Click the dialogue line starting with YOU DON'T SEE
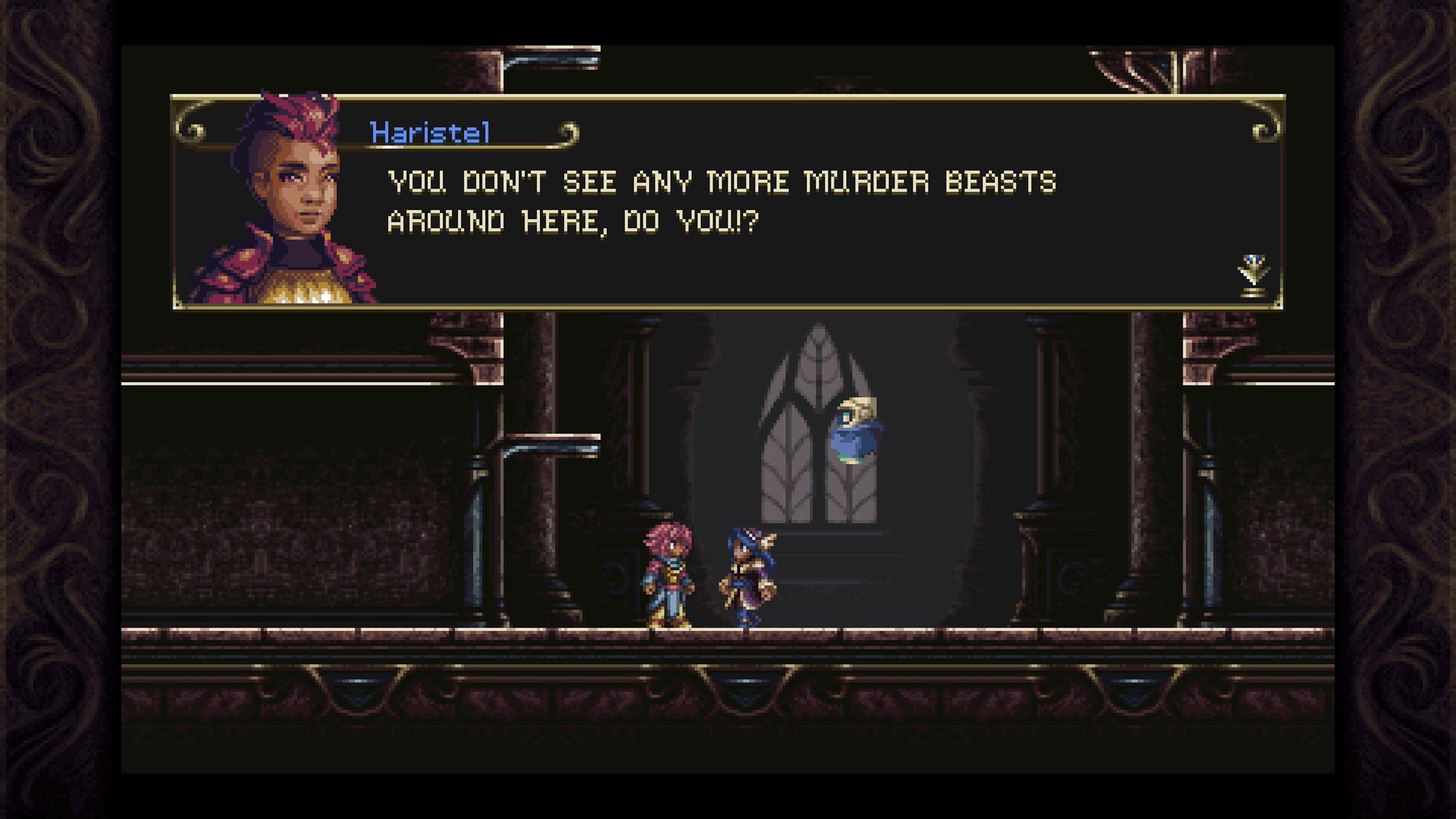Viewport: 1456px width, 819px height. click(x=720, y=182)
